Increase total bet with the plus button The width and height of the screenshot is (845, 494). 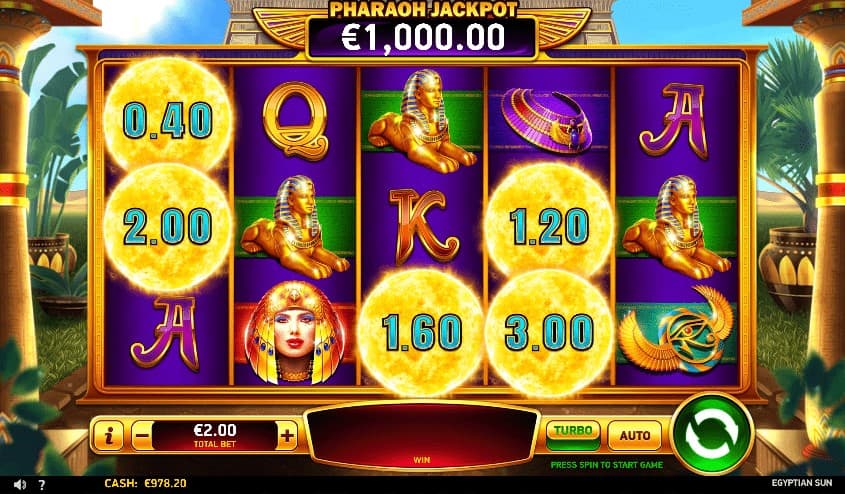tap(288, 435)
